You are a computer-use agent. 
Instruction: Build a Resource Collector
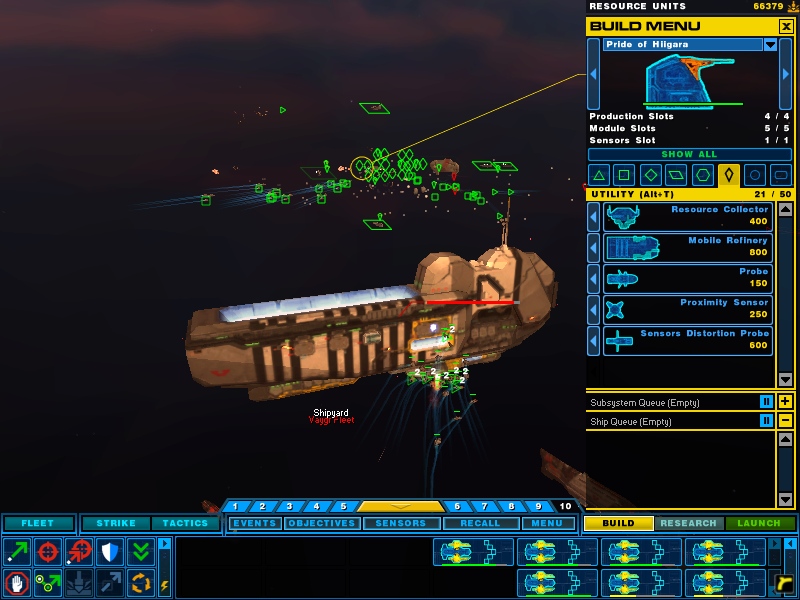[x=688, y=216]
